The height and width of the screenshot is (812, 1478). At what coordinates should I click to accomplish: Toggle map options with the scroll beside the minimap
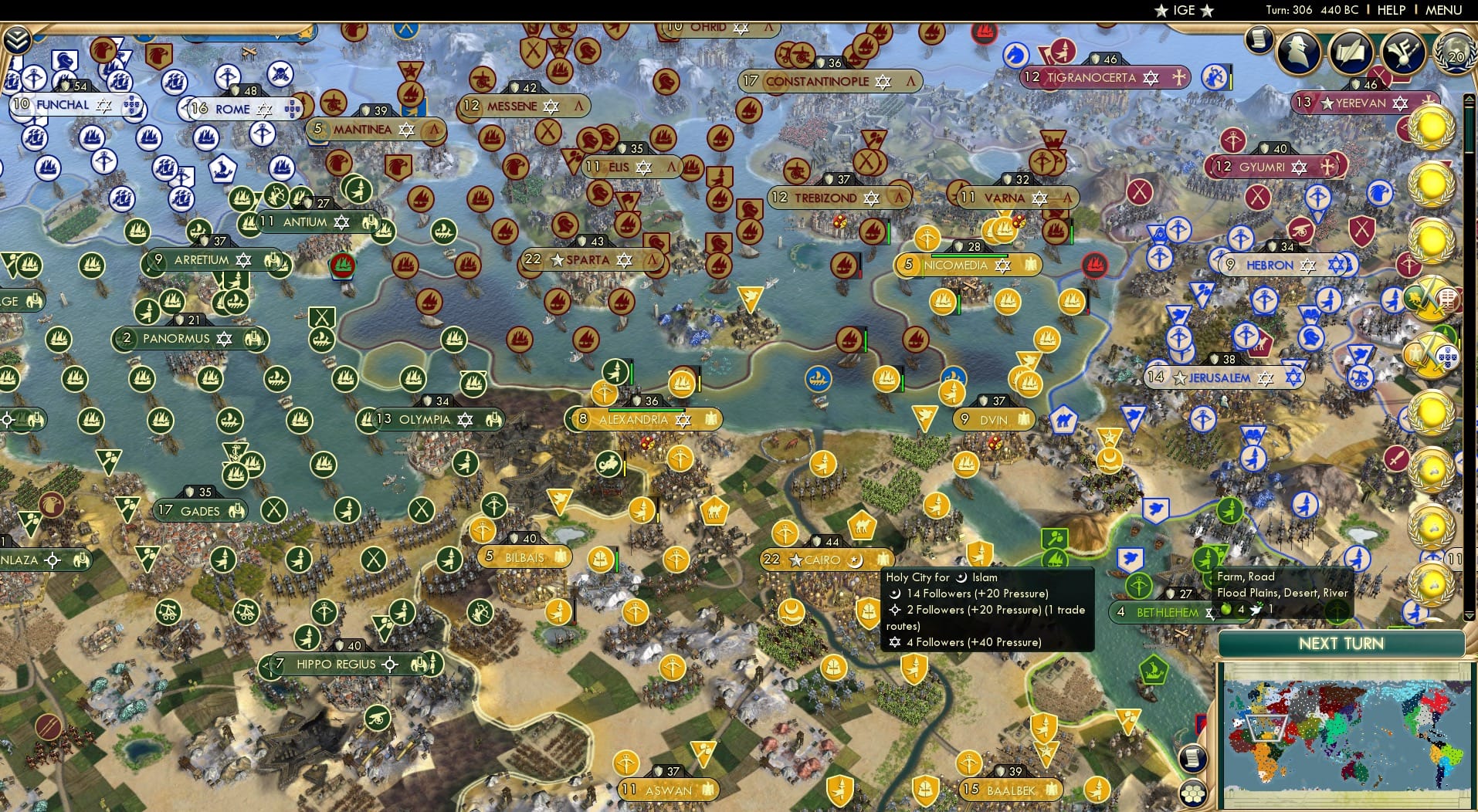[x=1193, y=757]
